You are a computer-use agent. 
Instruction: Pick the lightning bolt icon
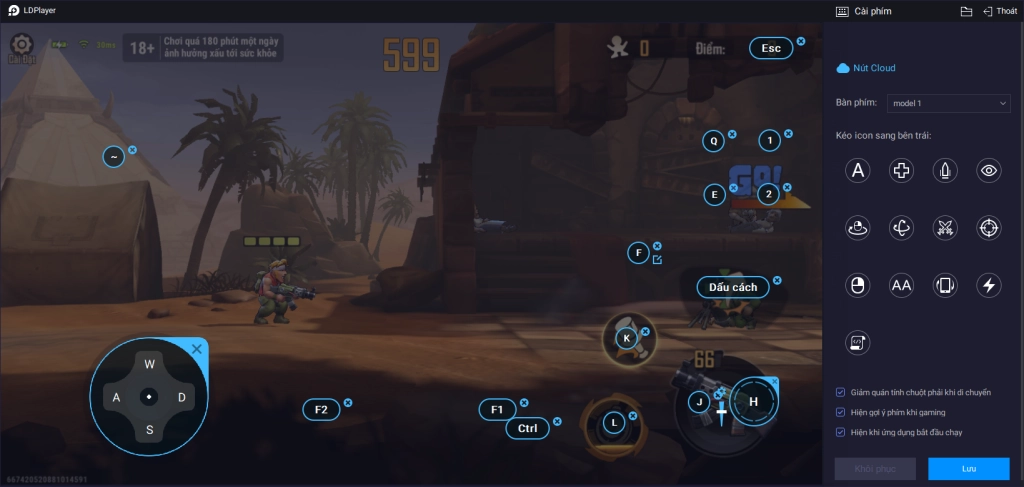click(989, 286)
